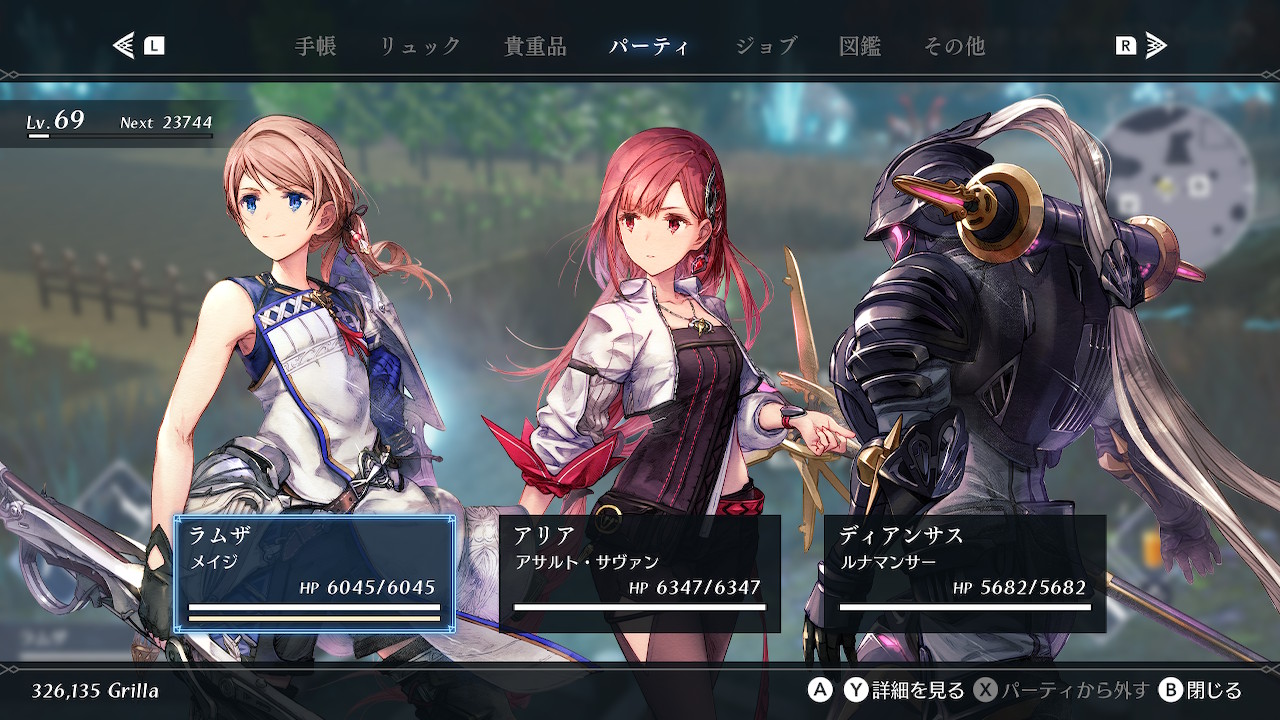Open the リュック tab
This screenshot has width=1280, height=720.
point(420,46)
